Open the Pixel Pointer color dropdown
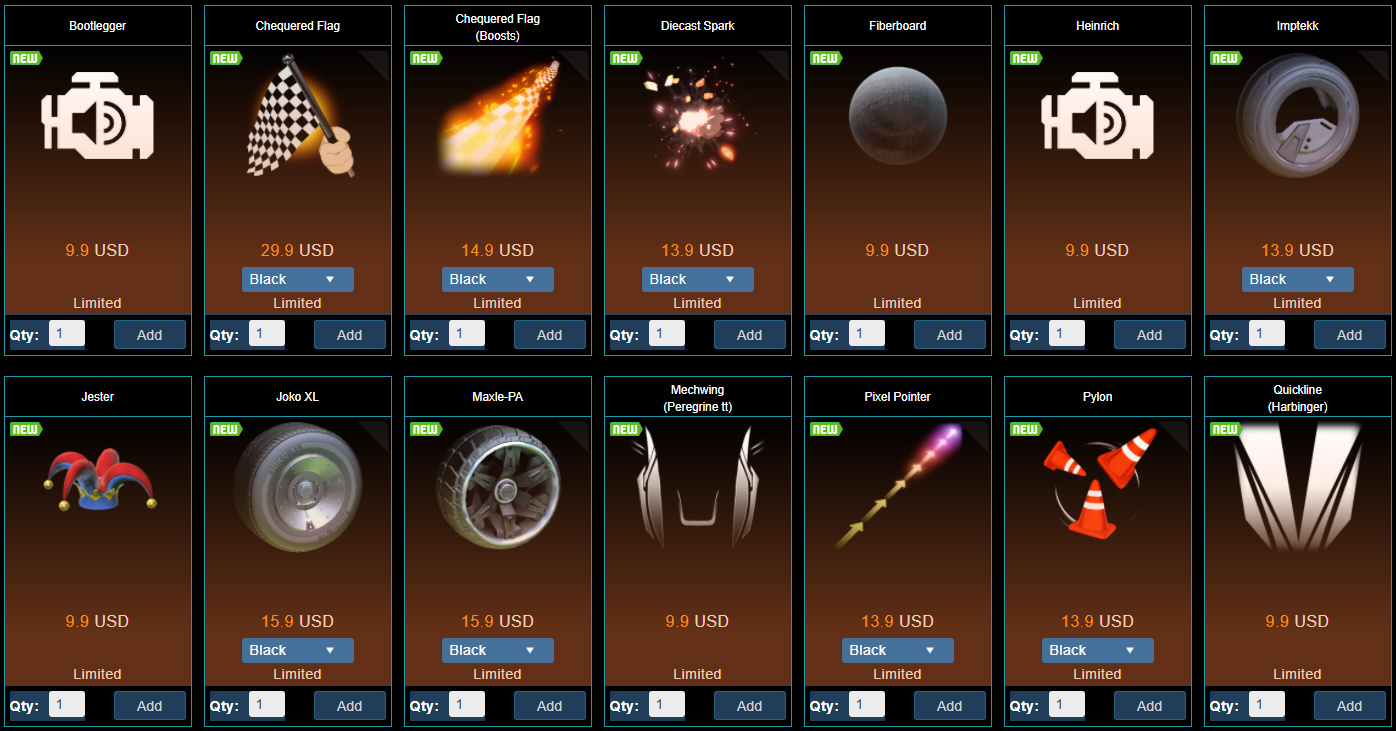Screen dimensions: 1396x731 897,651
